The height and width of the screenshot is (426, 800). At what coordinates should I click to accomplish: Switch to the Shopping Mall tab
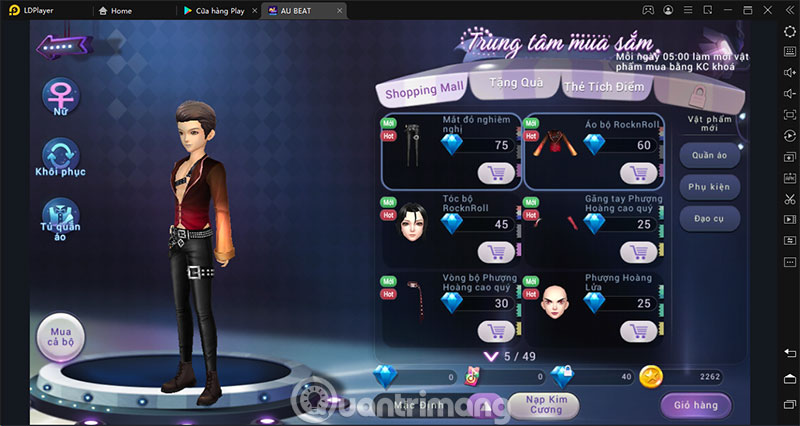tap(424, 91)
